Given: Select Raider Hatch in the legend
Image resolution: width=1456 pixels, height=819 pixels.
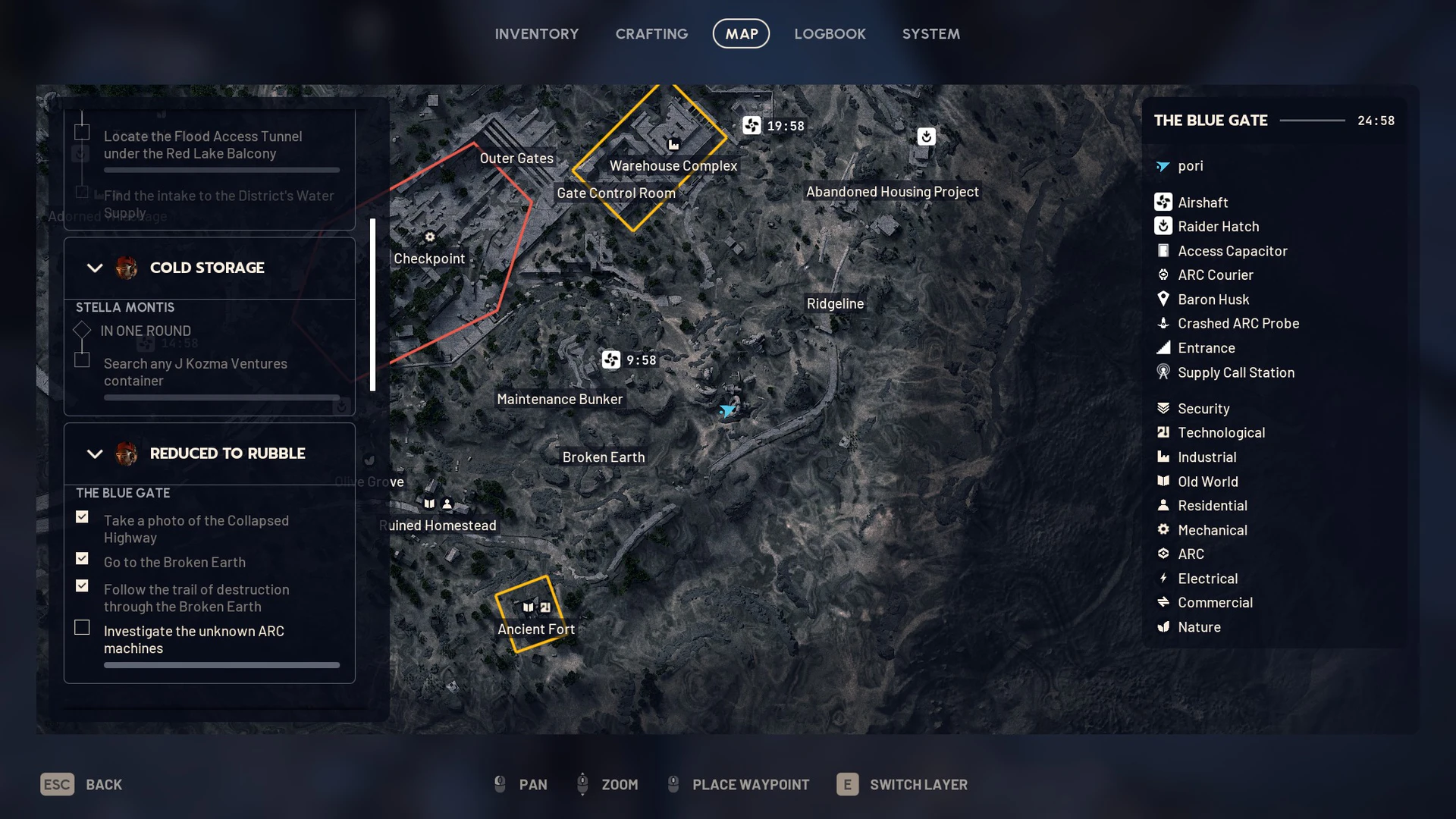Looking at the screenshot, I should pyautogui.click(x=1217, y=227).
